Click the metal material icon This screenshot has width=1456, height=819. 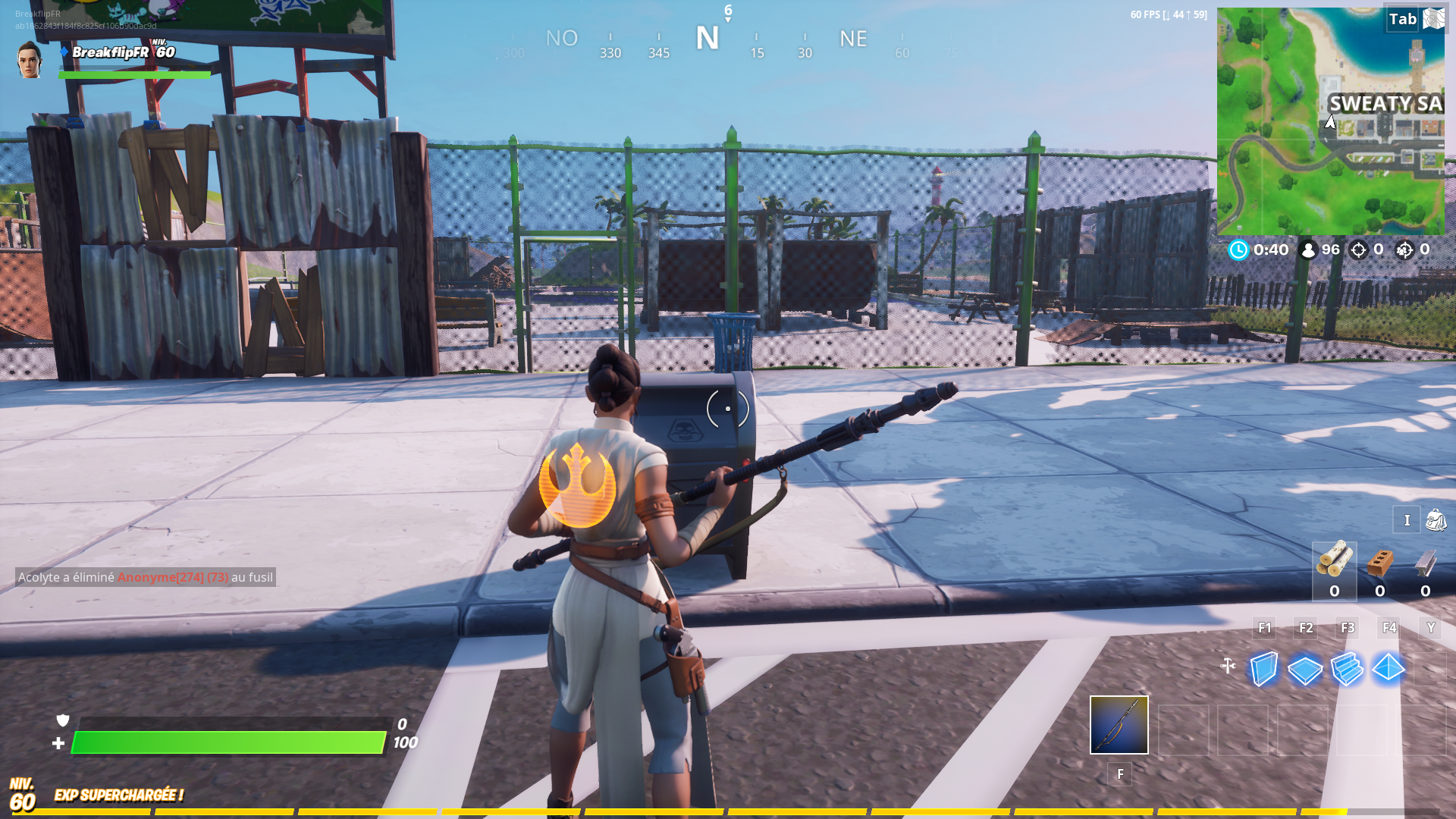[x=1424, y=563]
